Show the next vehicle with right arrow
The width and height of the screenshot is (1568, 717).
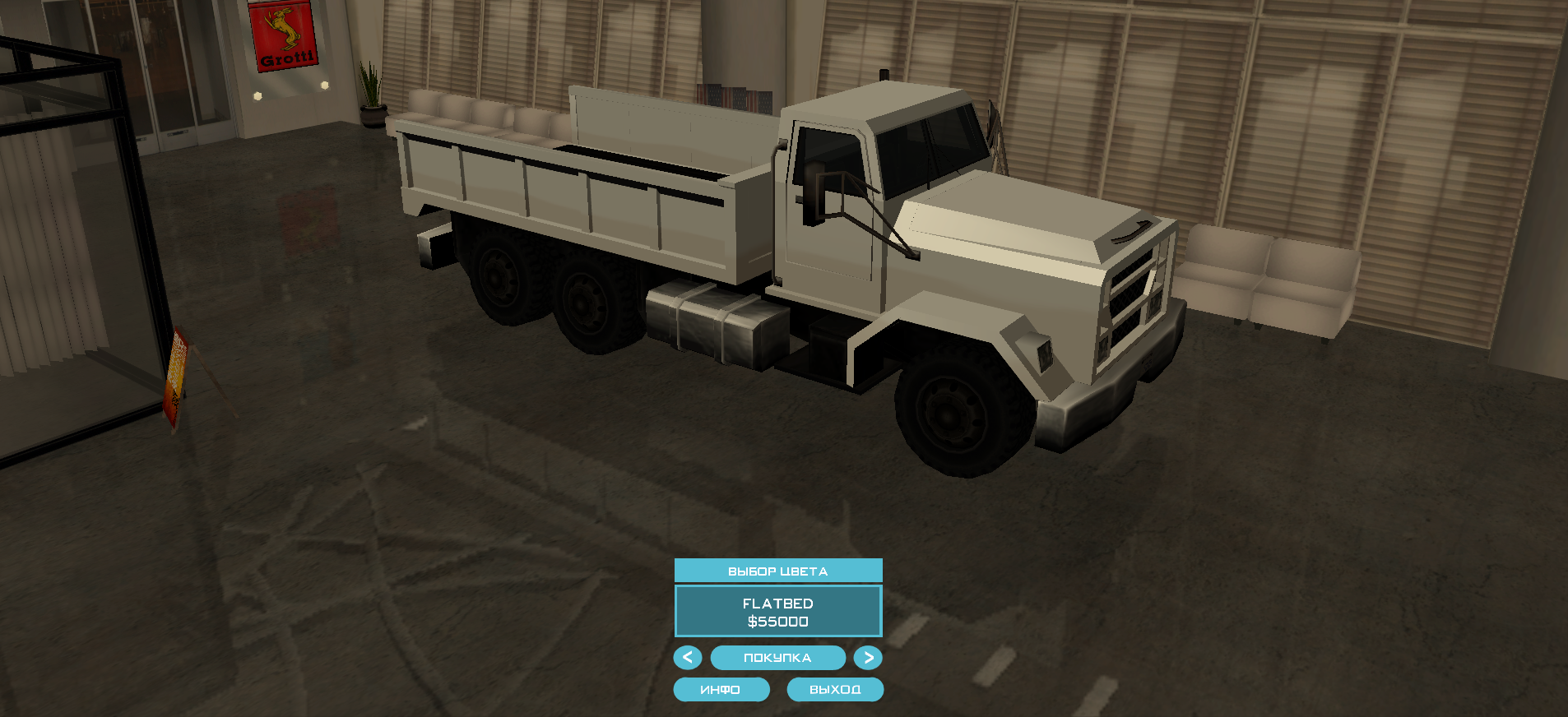868,658
